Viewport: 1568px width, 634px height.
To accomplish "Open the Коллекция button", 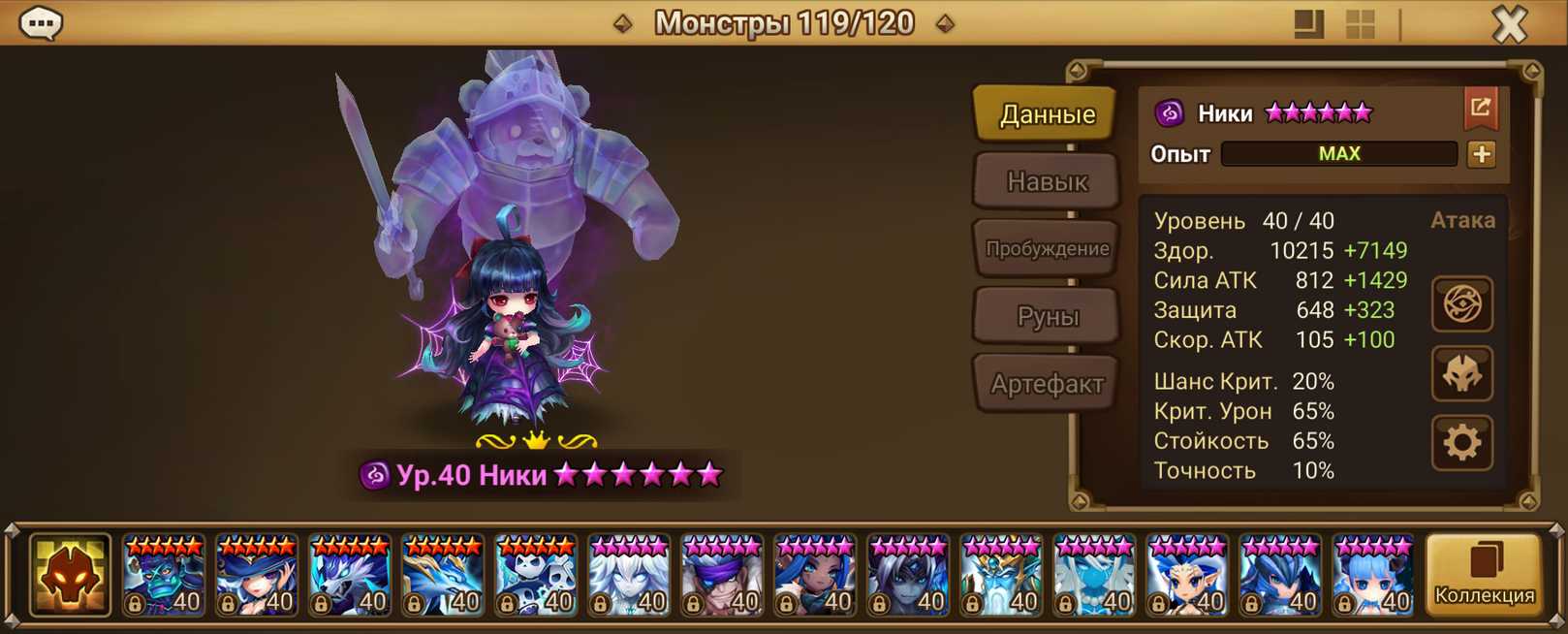I will (1484, 576).
